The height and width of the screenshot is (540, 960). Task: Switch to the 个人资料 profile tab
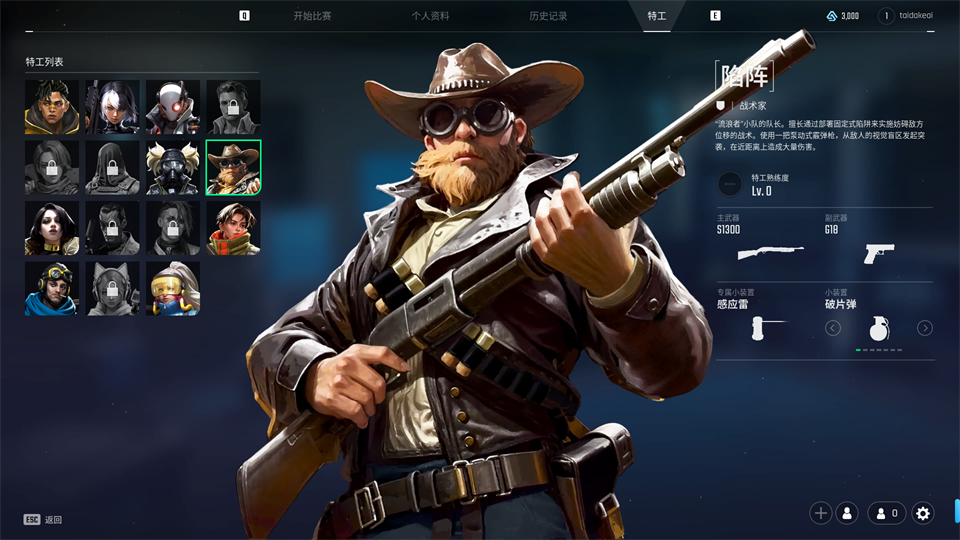(430, 16)
